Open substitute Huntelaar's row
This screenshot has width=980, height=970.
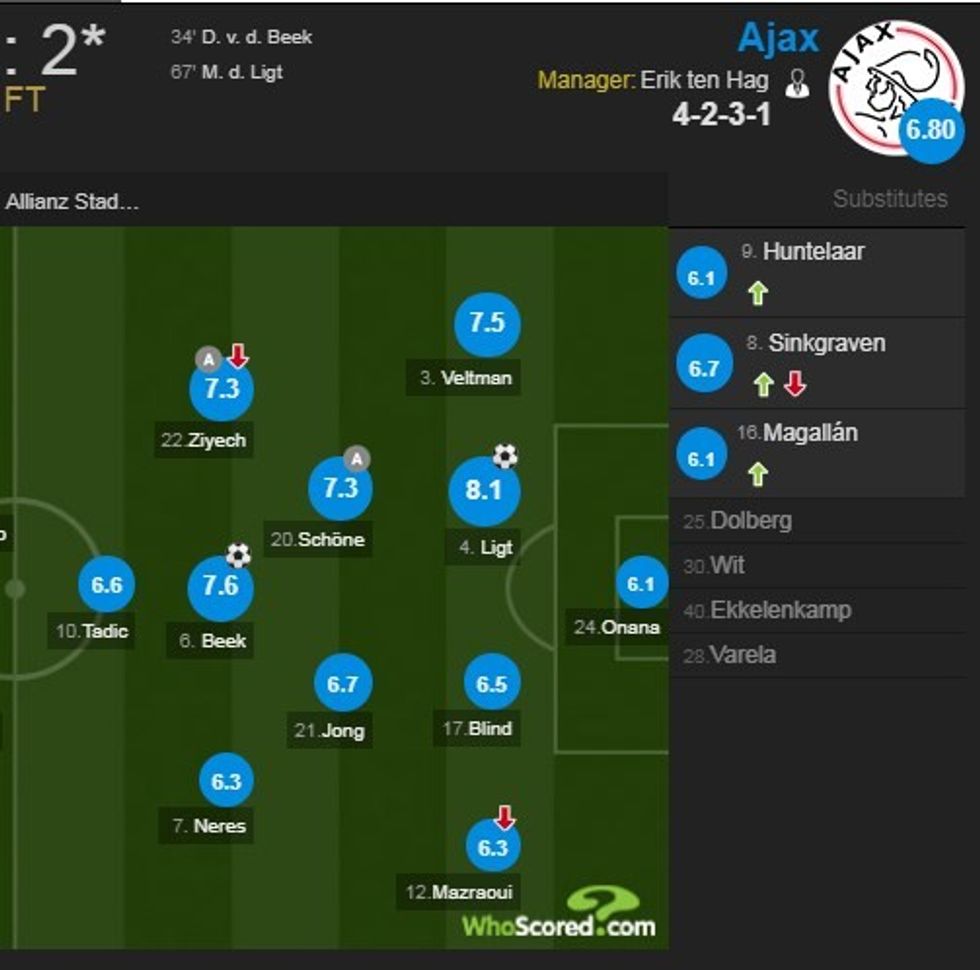pos(812,252)
